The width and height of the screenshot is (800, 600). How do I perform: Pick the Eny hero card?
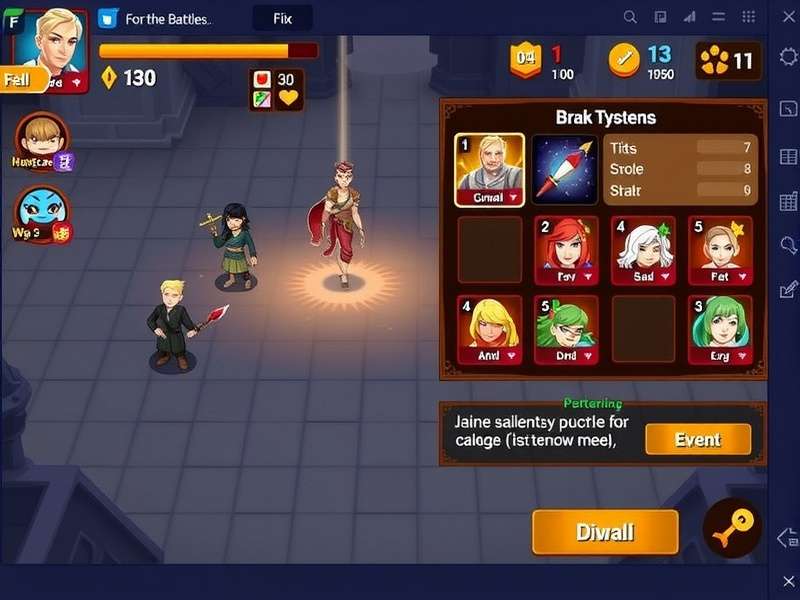[x=720, y=330]
